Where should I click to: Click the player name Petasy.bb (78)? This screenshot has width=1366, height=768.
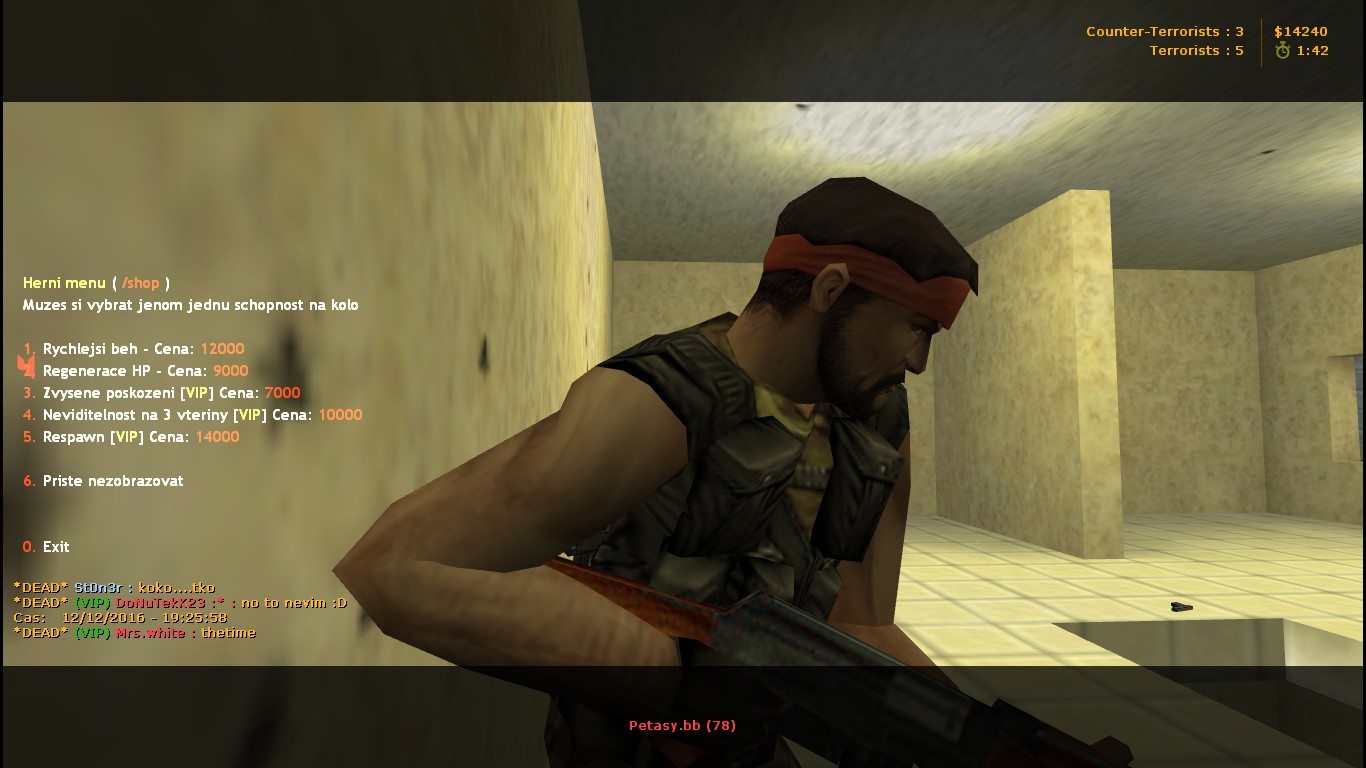682,725
